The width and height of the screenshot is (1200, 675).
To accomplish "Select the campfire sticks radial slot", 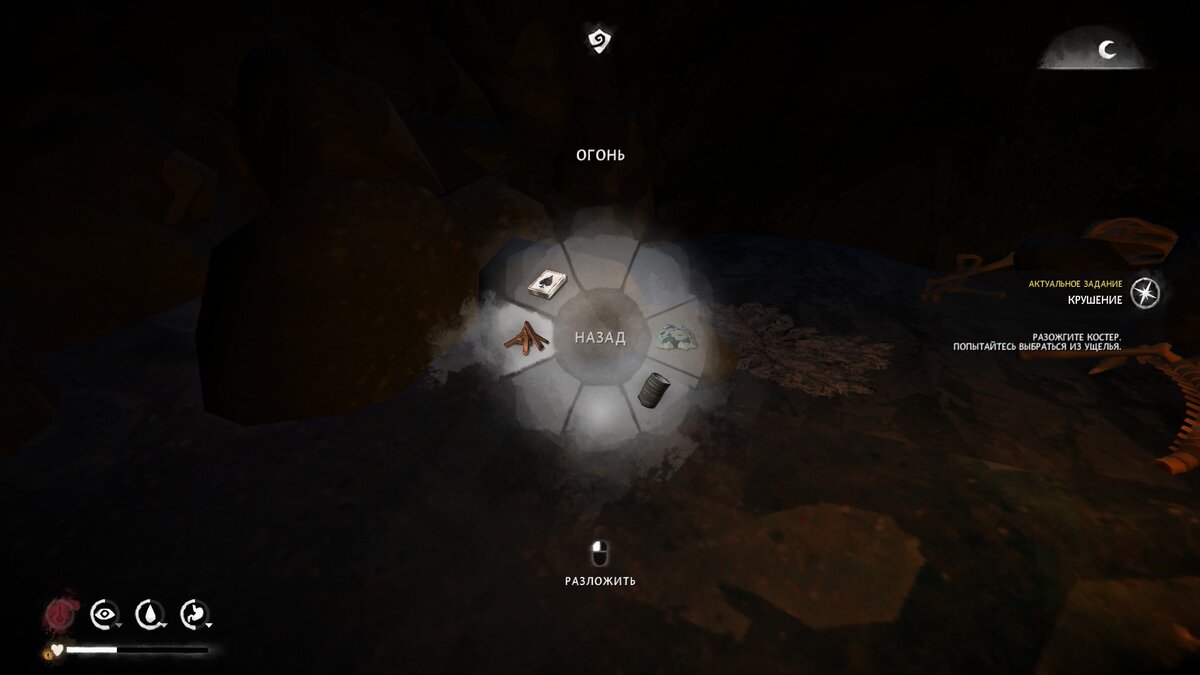I will click(x=526, y=338).
